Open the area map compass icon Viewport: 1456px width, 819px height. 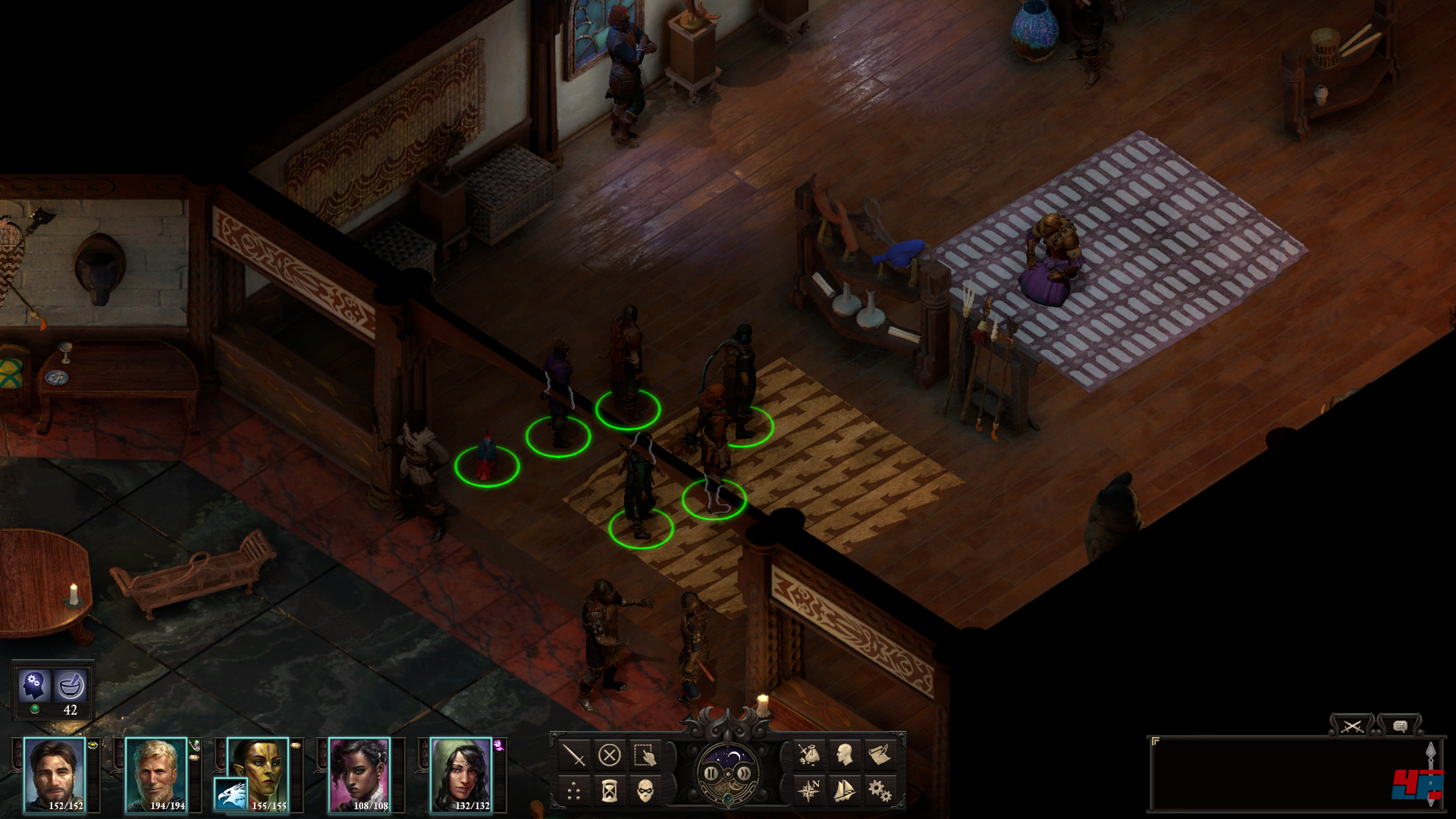click(809, 791)
